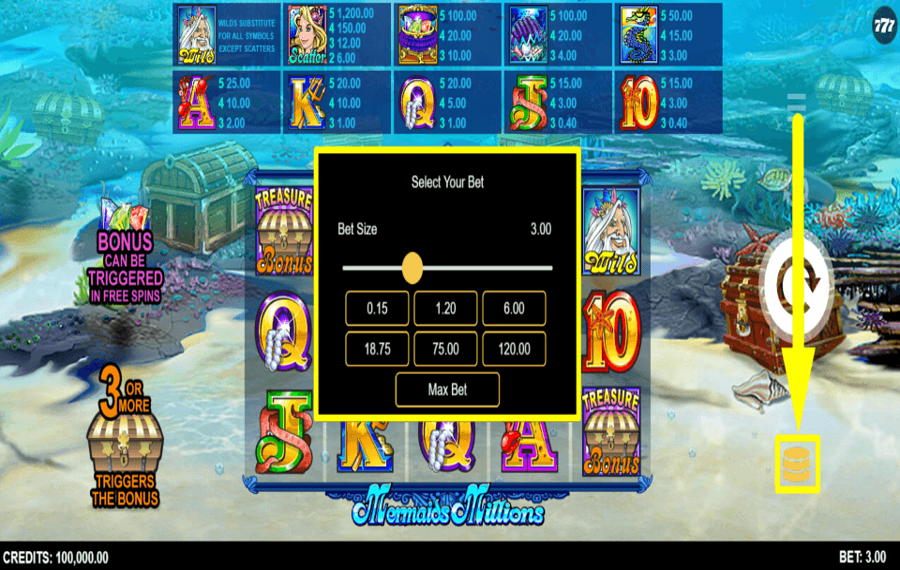Click the Max Bet button
900x570 pixels.
click(x=446, y=389)
